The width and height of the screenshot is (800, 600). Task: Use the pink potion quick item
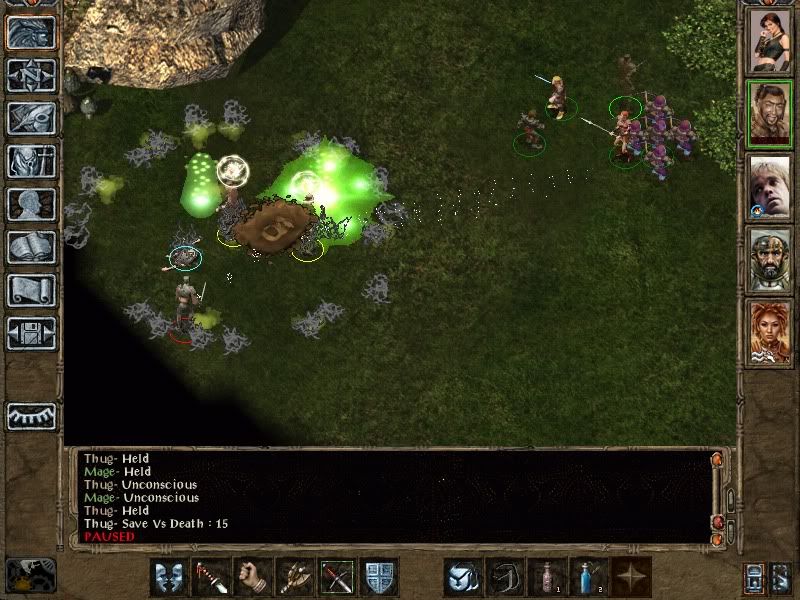548,578
